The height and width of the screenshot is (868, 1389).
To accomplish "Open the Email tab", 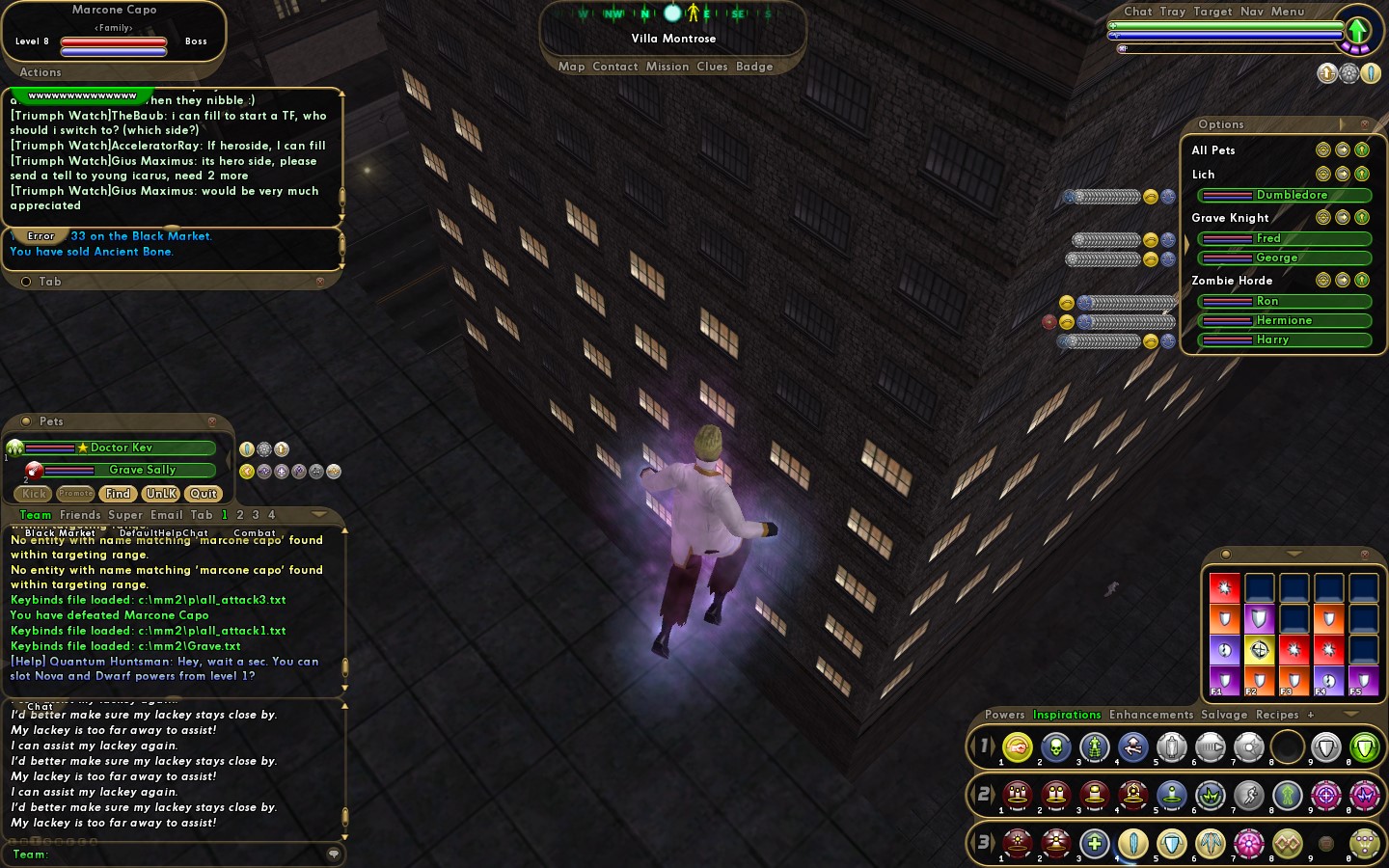I will coord(166,515).
